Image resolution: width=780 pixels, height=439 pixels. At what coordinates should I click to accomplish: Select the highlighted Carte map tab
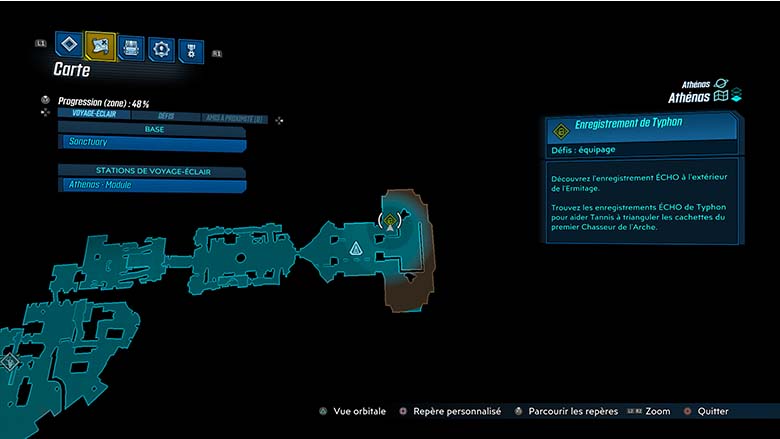point(100,45)
